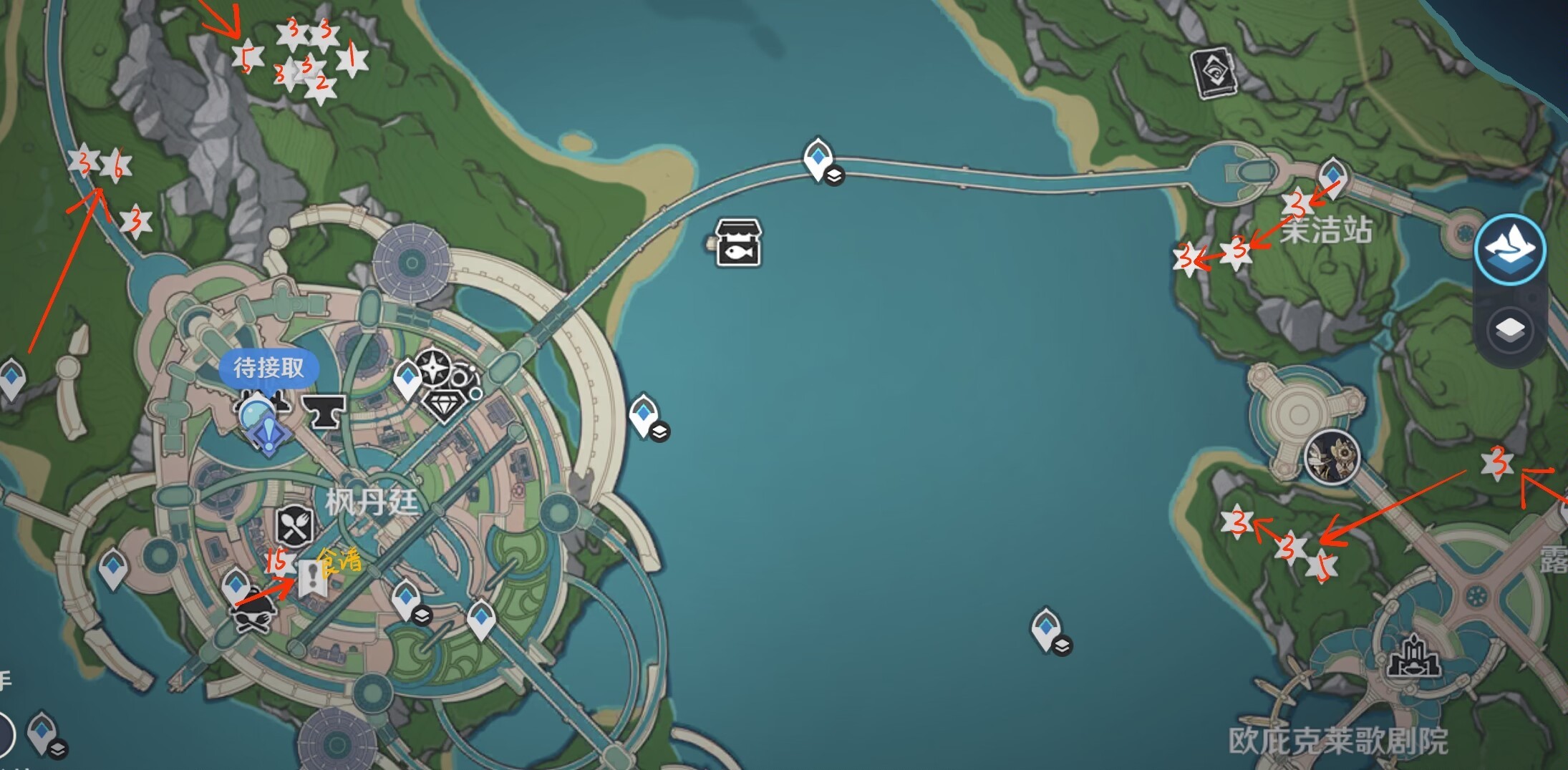
Task: Toggle the mountain surface map view button
Action: [1509, 250]
